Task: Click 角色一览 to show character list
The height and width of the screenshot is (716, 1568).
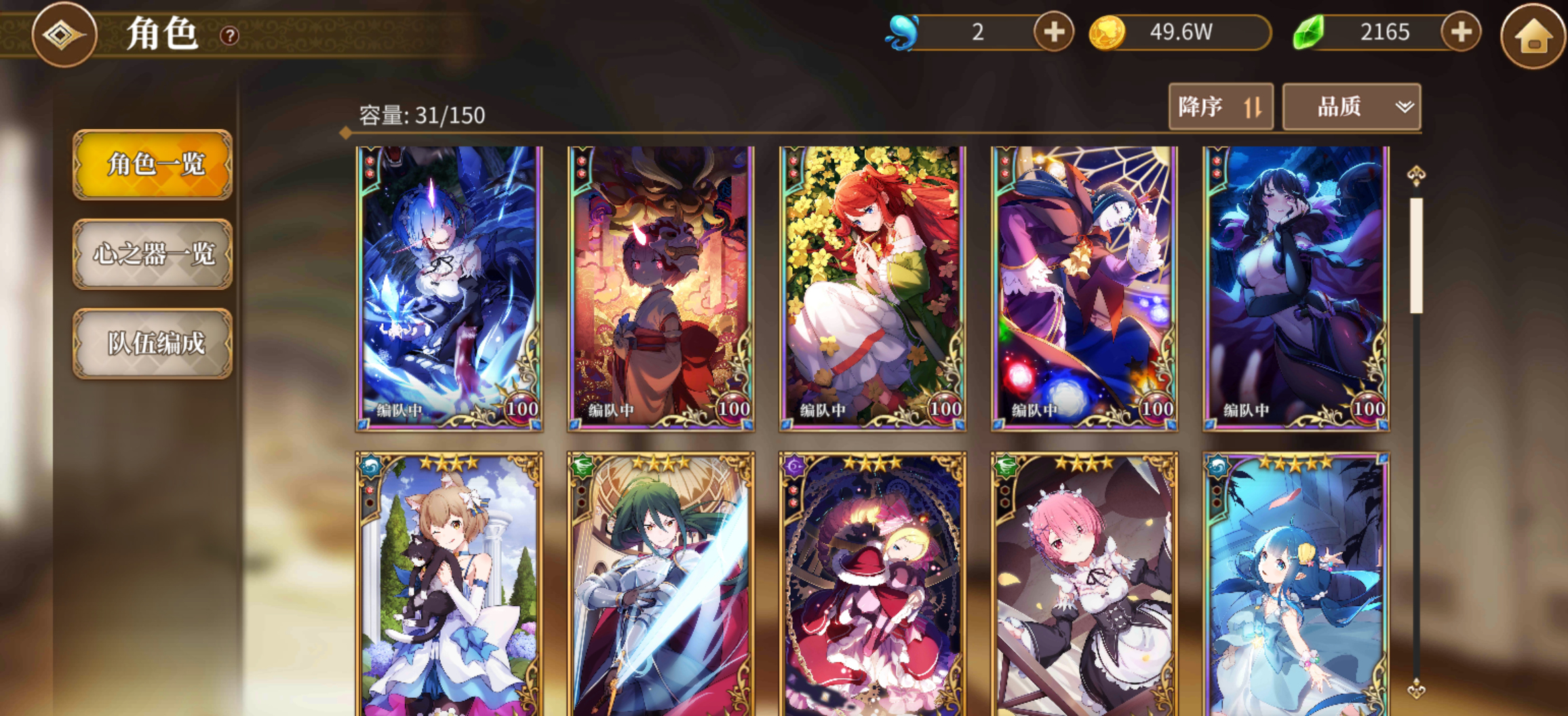Action: pos(152,166)
